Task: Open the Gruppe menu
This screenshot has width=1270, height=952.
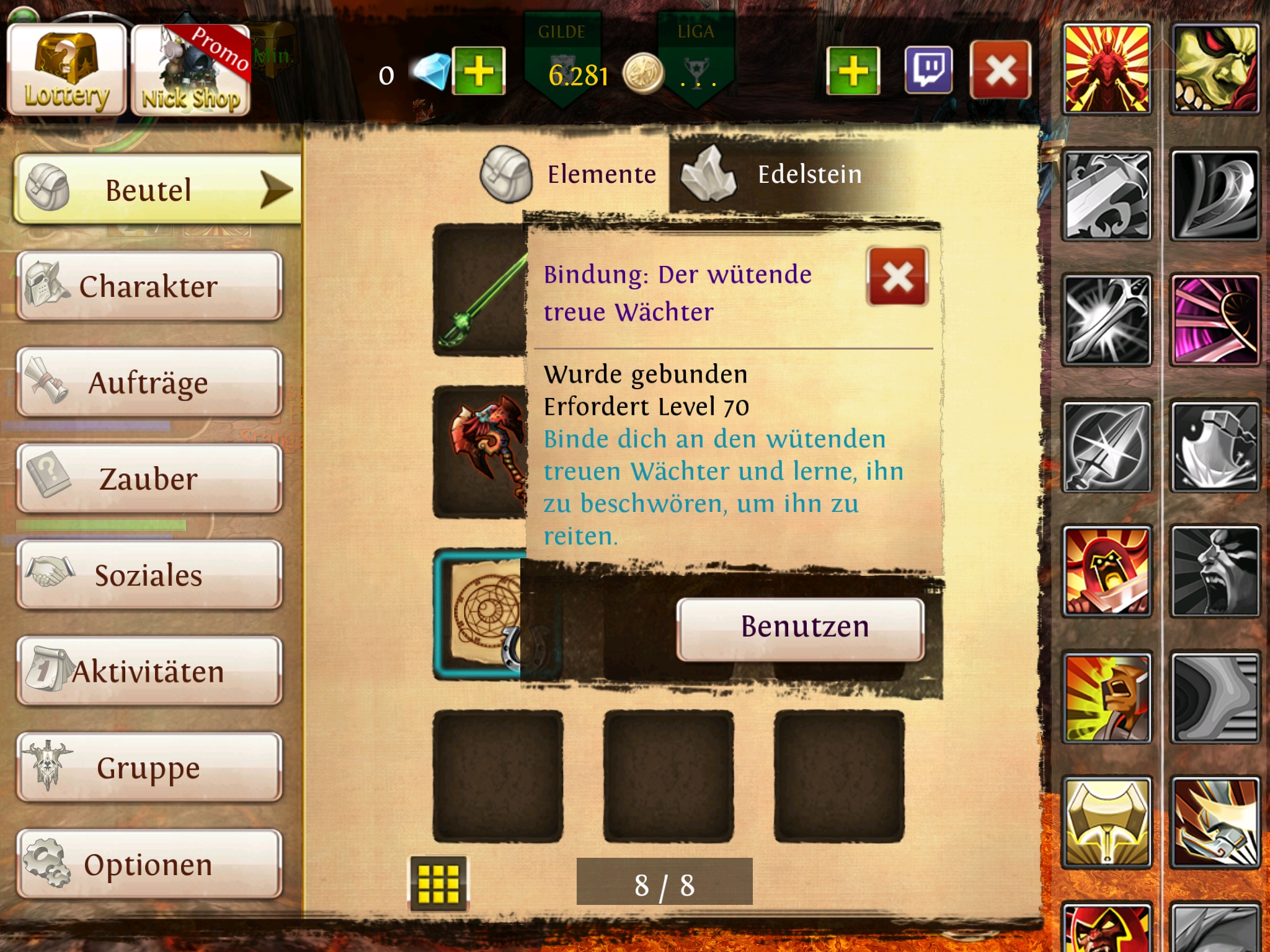Action: [x=149, y=768]
